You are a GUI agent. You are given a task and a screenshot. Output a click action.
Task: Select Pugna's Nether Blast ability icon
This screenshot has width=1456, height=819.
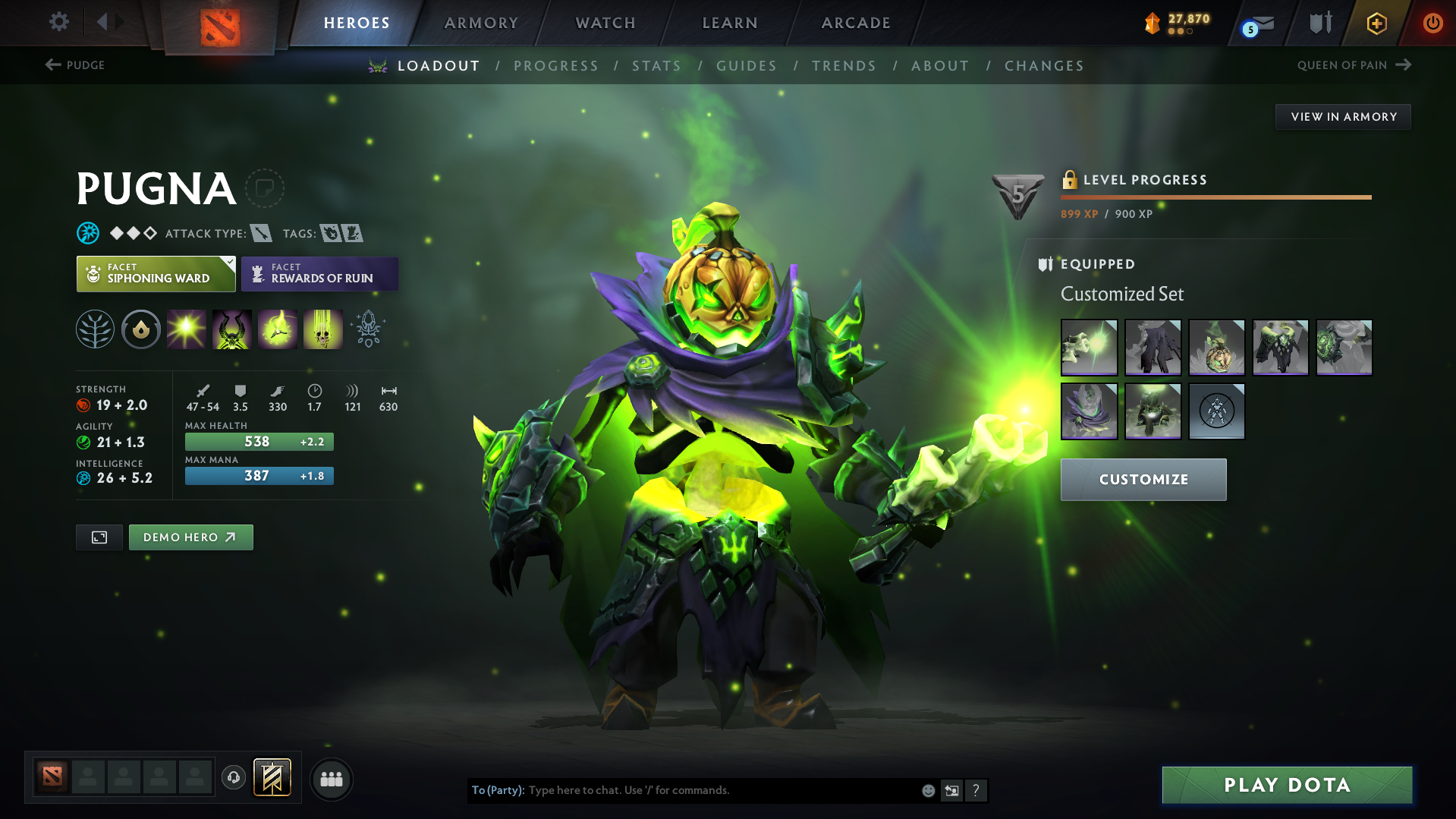tap(186, 329)
